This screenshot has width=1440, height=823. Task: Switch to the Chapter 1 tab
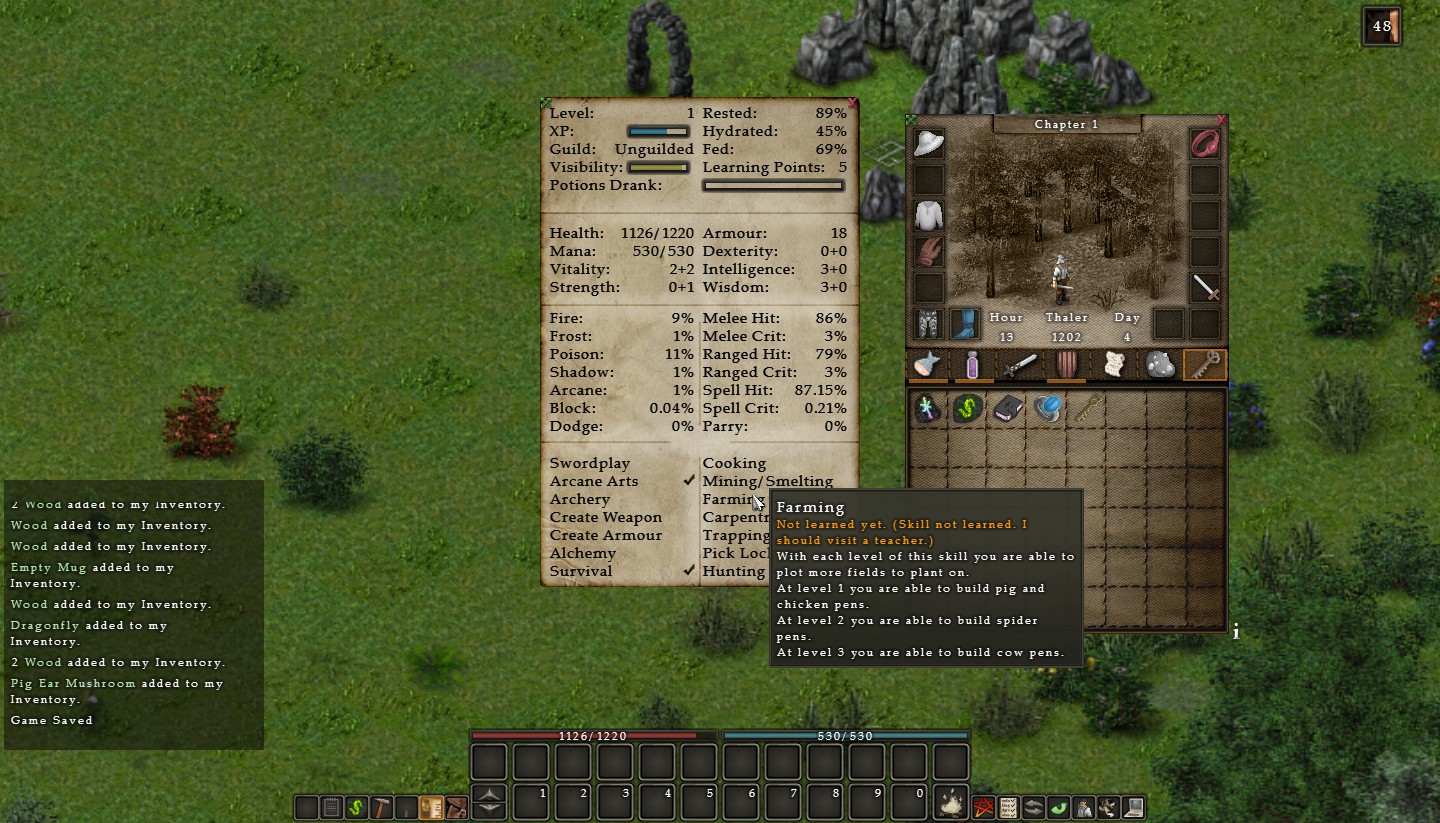[1066, 124]
